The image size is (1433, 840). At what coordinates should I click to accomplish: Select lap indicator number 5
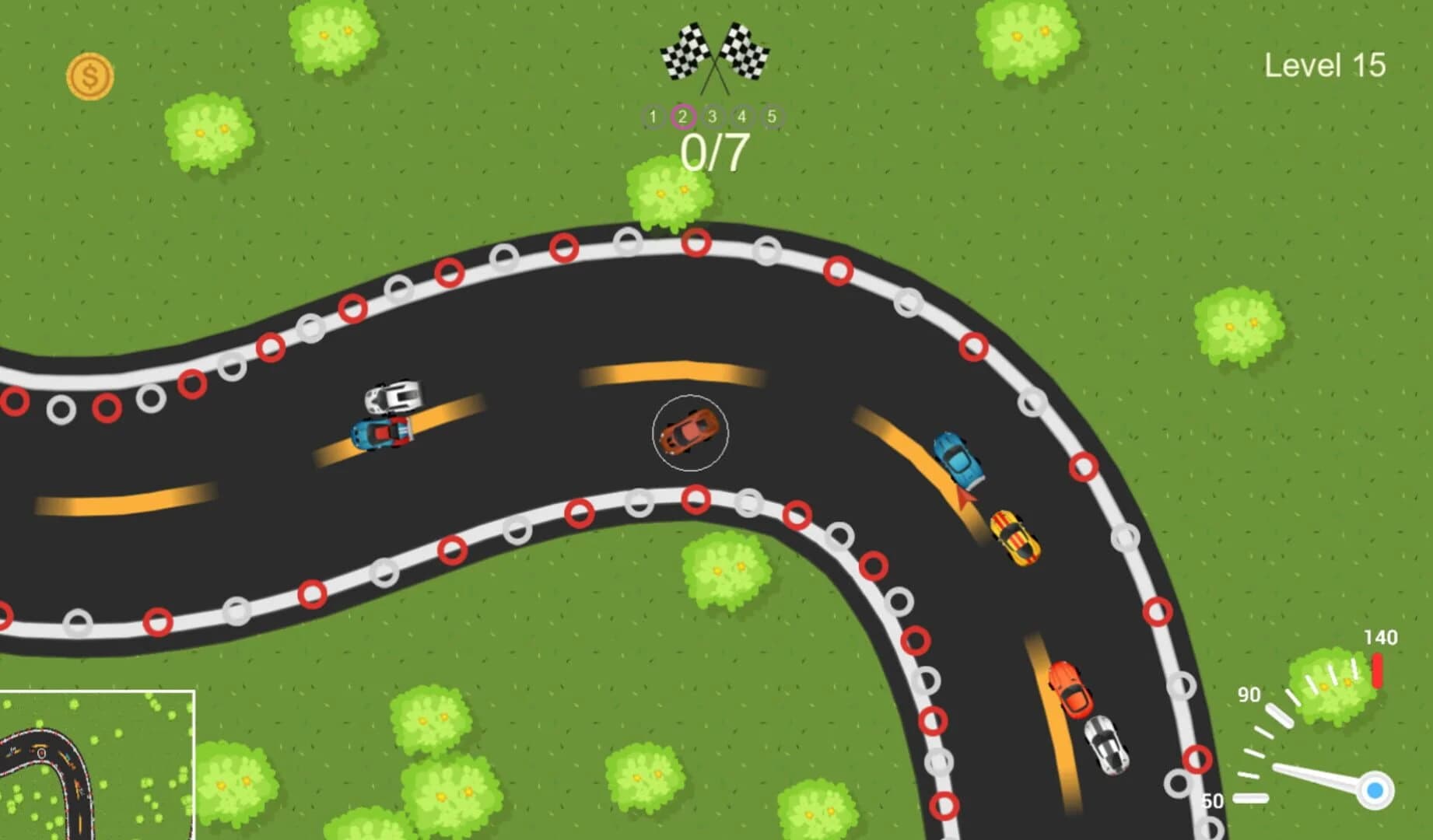(x=771, y=117)
